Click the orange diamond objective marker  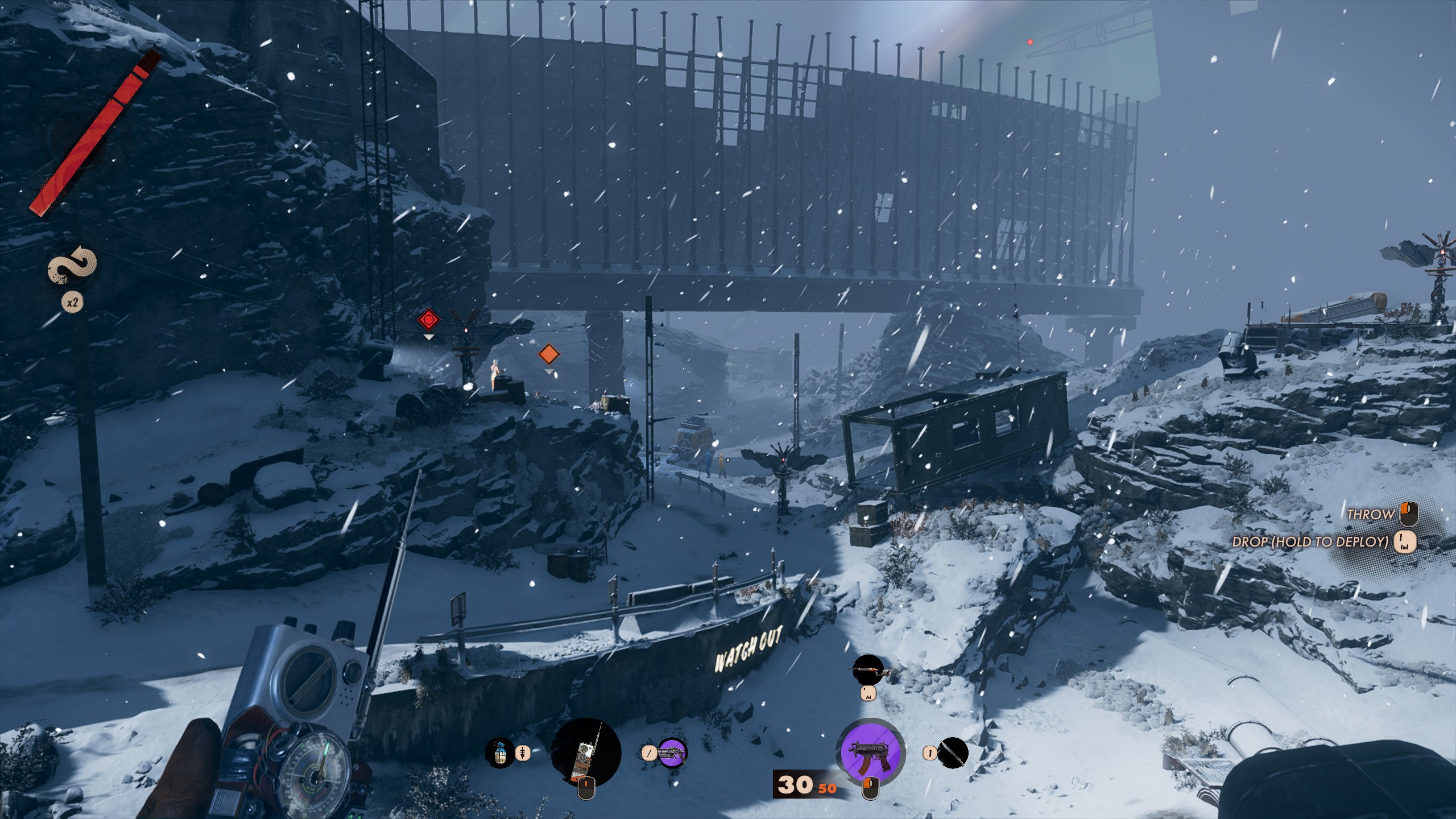tap(549, 354)
